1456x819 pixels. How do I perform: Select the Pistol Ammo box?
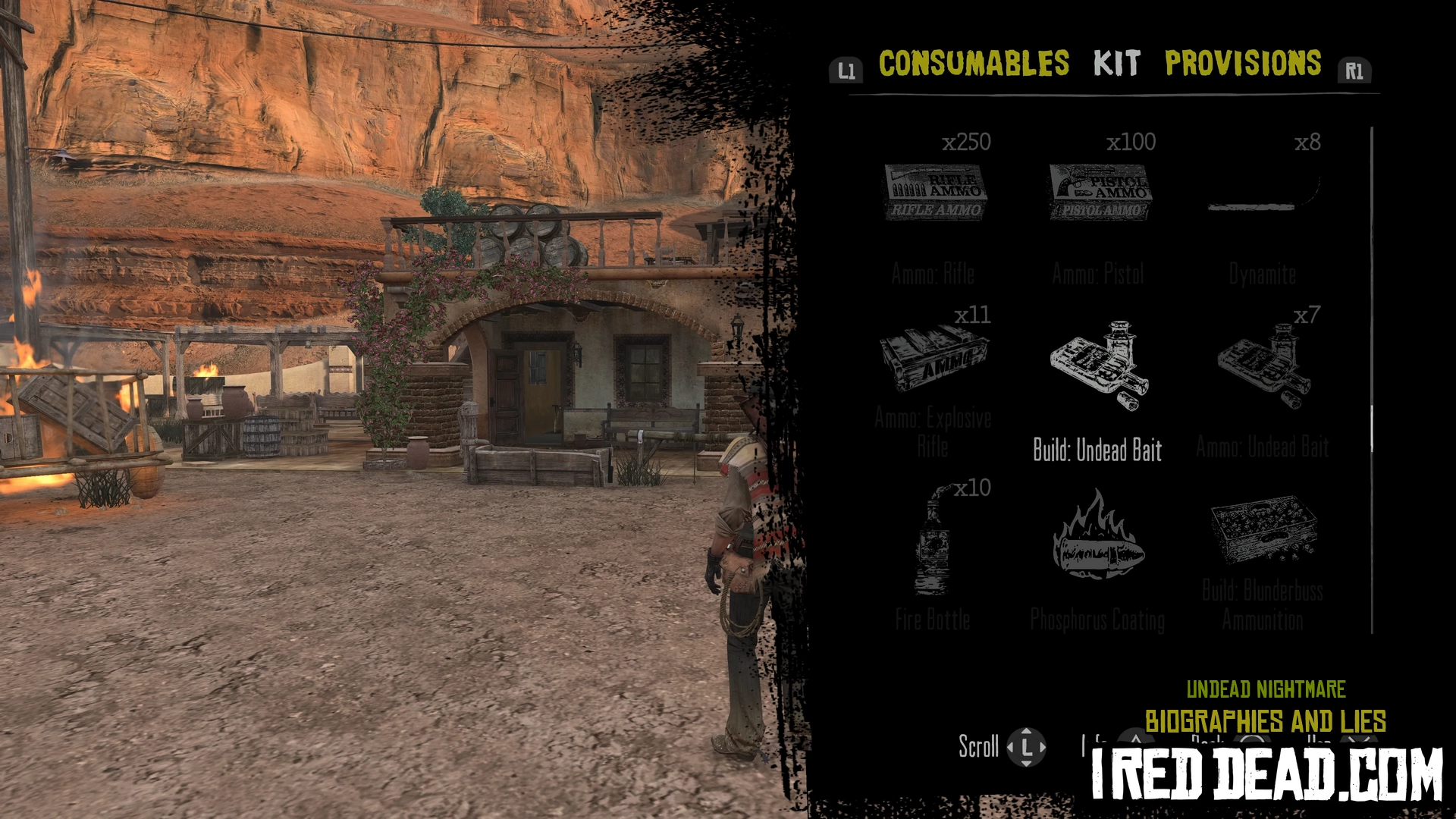tap(1100, 193)
